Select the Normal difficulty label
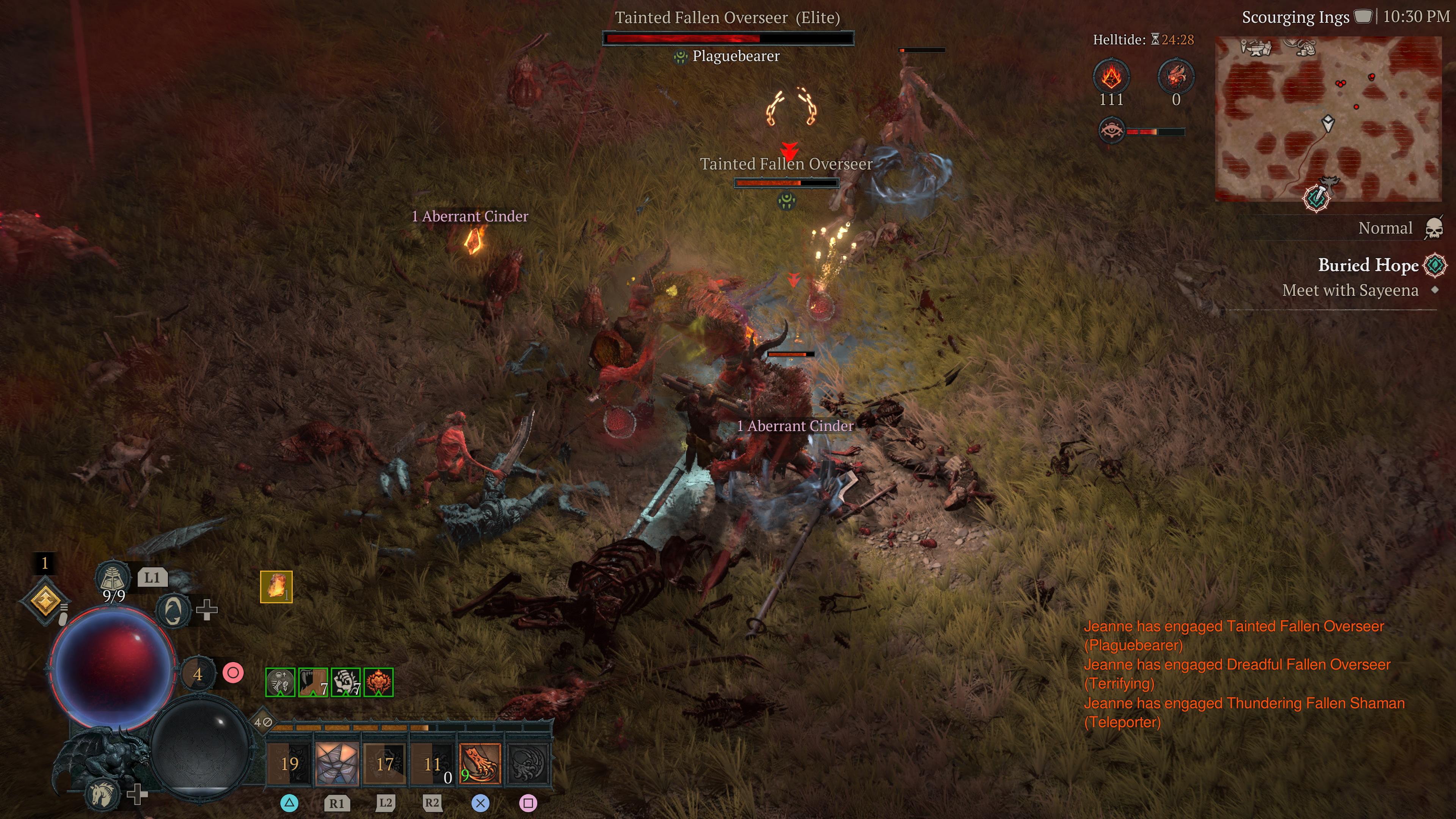The width and height of the screenshot is (1456, 819). (1387, 227)
